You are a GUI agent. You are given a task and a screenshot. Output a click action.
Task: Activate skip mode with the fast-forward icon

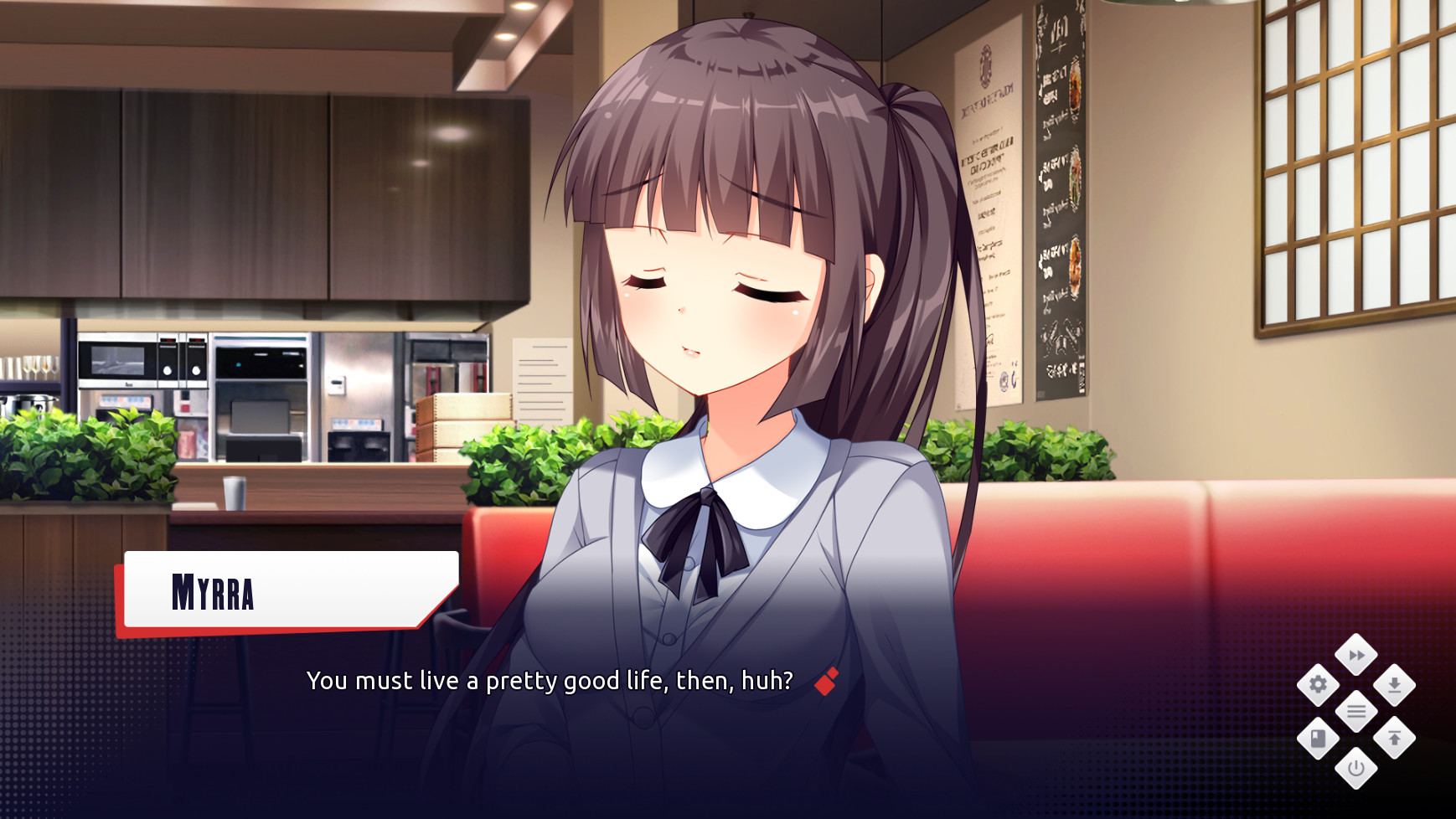pyautogui.click(x=1355, y=654)
